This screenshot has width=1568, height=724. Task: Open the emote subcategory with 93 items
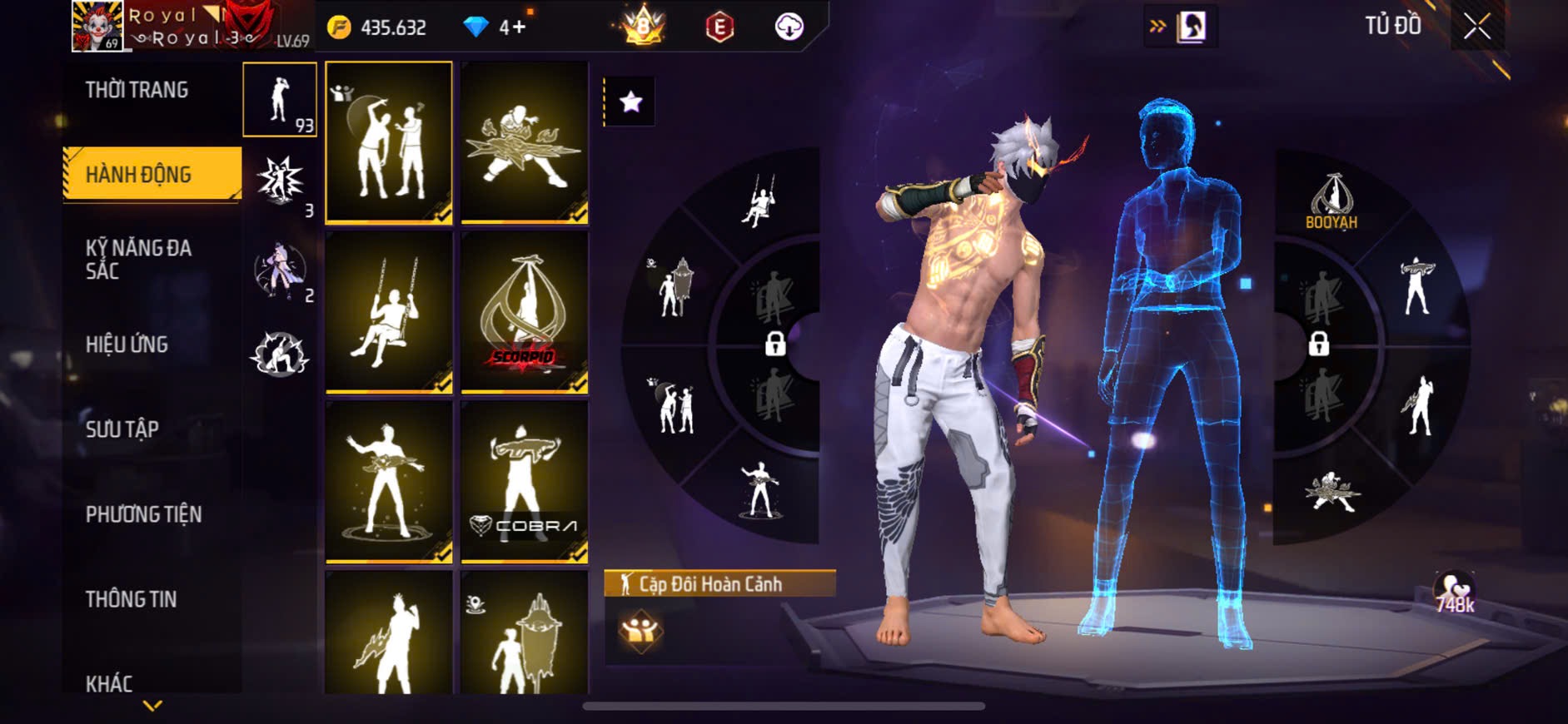pos(280,100)
